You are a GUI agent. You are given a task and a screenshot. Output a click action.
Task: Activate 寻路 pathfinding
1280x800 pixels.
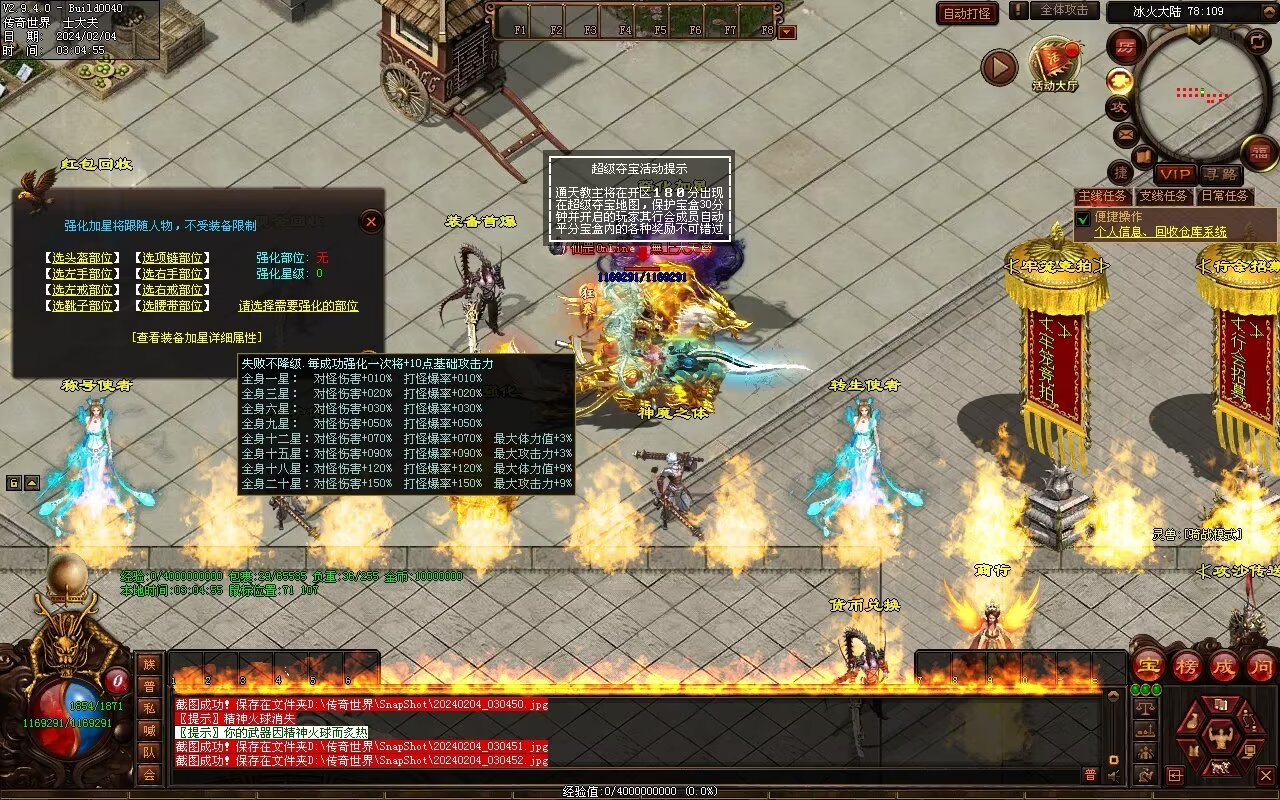1219,174
